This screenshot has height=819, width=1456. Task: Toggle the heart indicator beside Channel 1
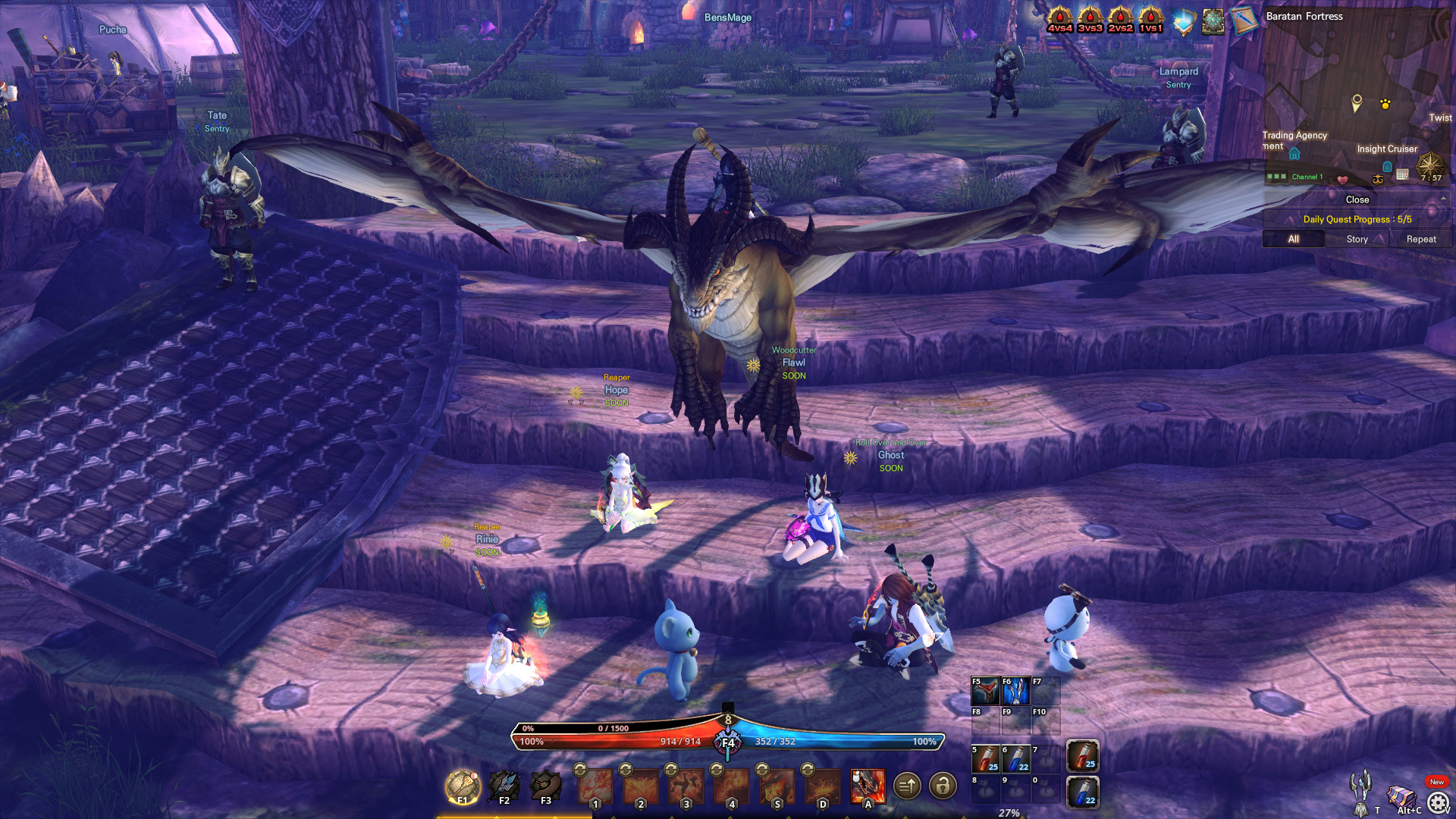pos(1342,180)
